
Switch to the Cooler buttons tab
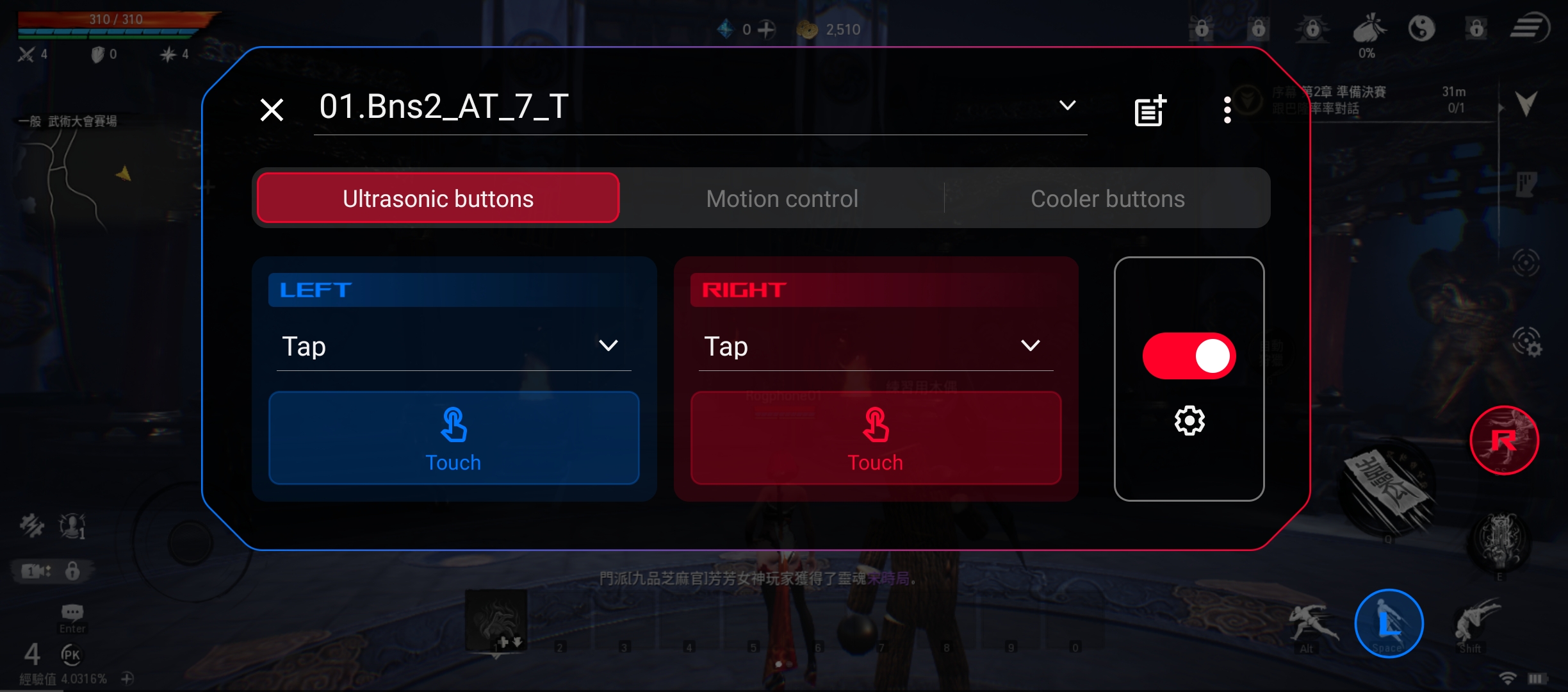[x=1107, y=198]
